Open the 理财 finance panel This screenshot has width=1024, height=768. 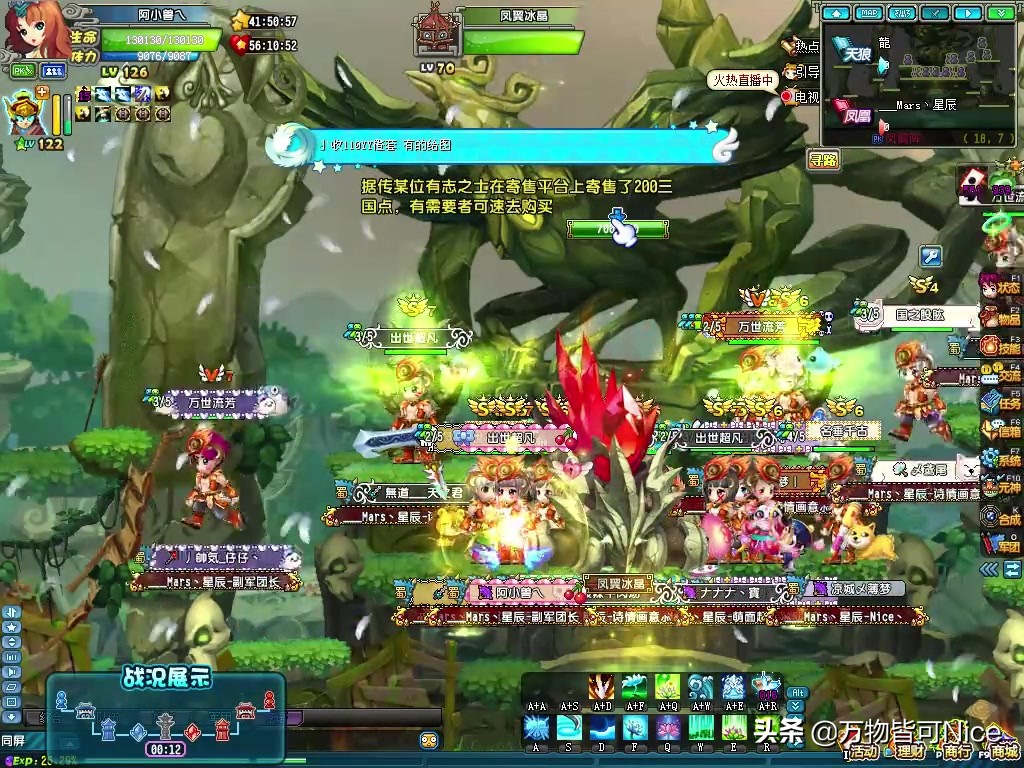coord(908,751)
